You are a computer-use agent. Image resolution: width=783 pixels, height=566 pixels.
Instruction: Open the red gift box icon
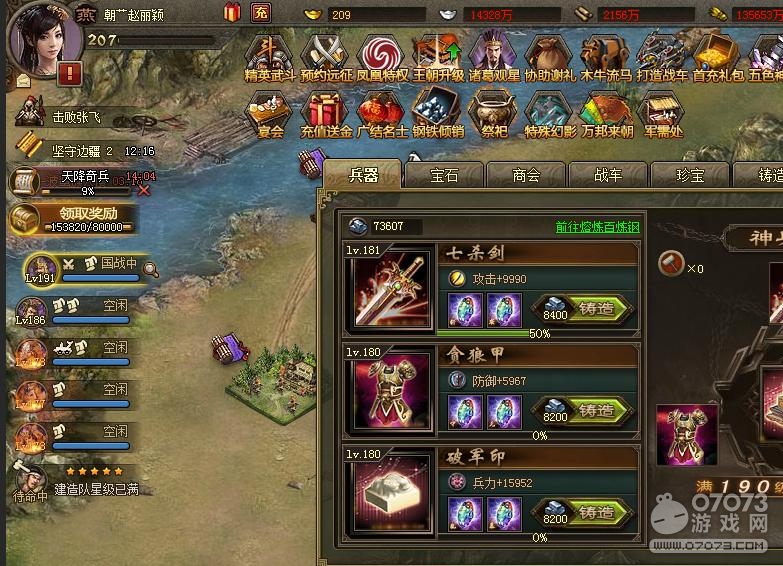tap(232, 13)
